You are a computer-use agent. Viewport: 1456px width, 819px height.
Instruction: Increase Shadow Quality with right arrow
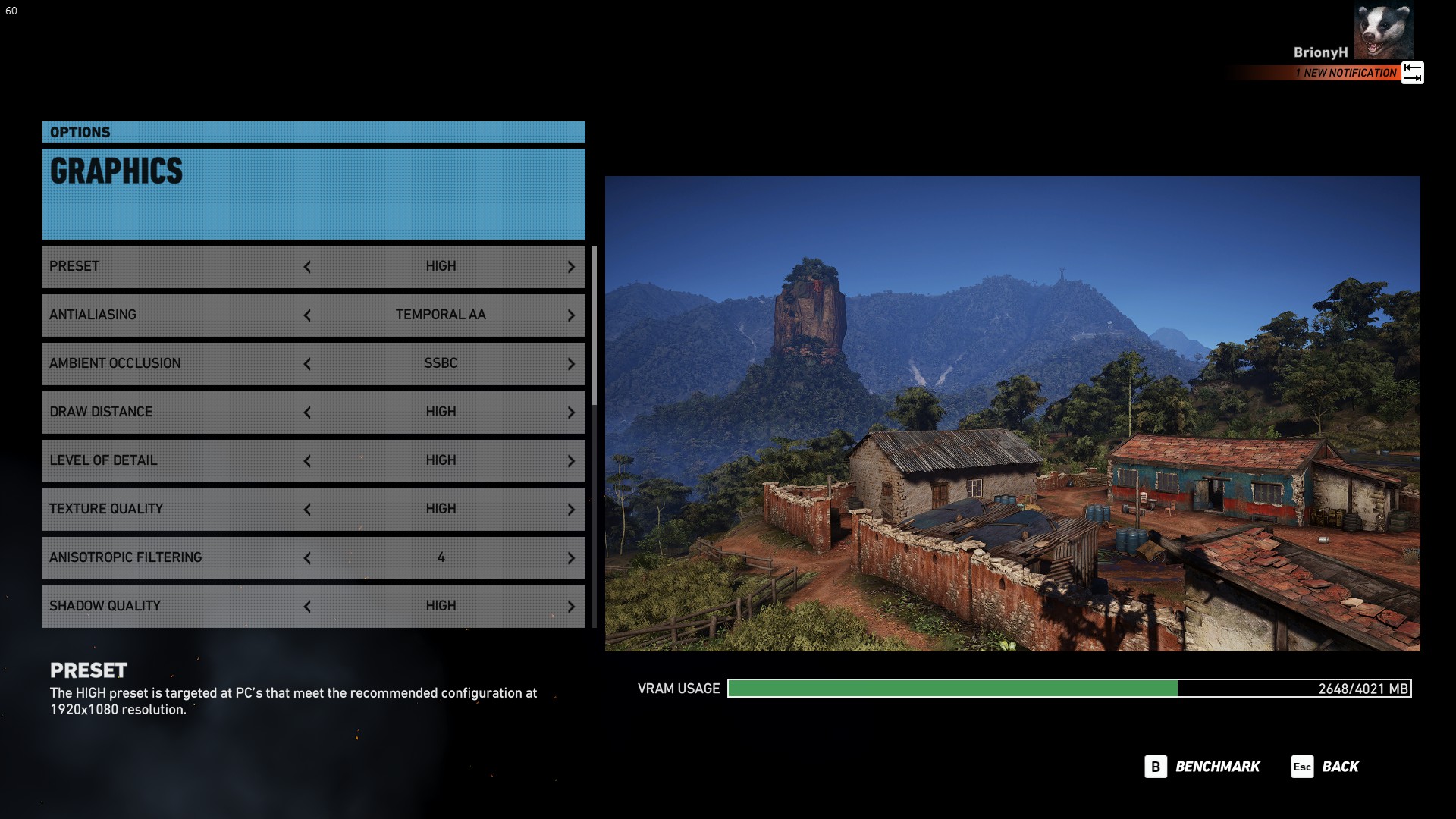coord(571,607)
